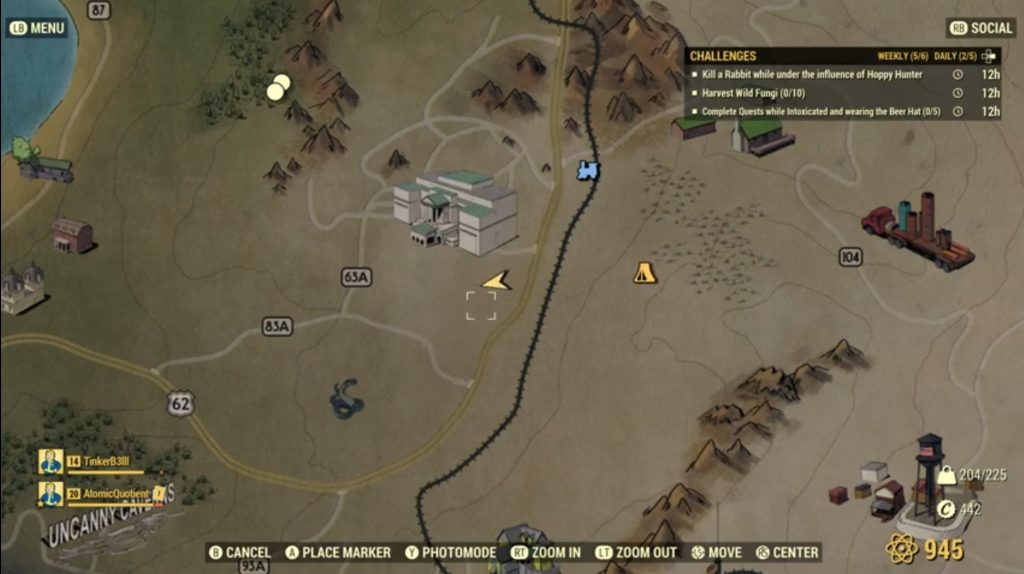Pick the Uncanny Caverns map location
Image resolution: width=1024 pixels, height=574 pixels.
point(105,522)
